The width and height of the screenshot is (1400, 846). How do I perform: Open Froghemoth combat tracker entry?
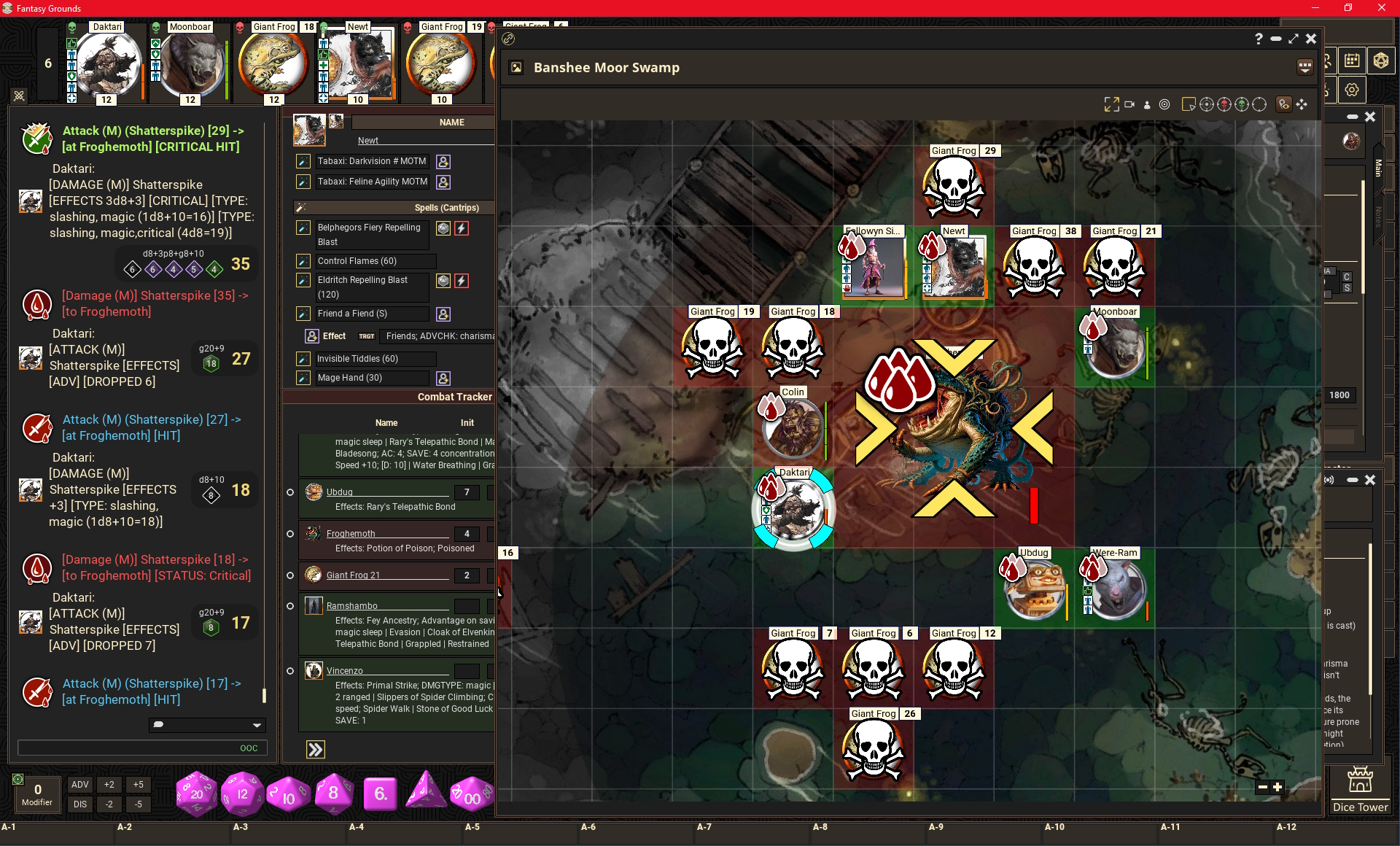point(351,534)
